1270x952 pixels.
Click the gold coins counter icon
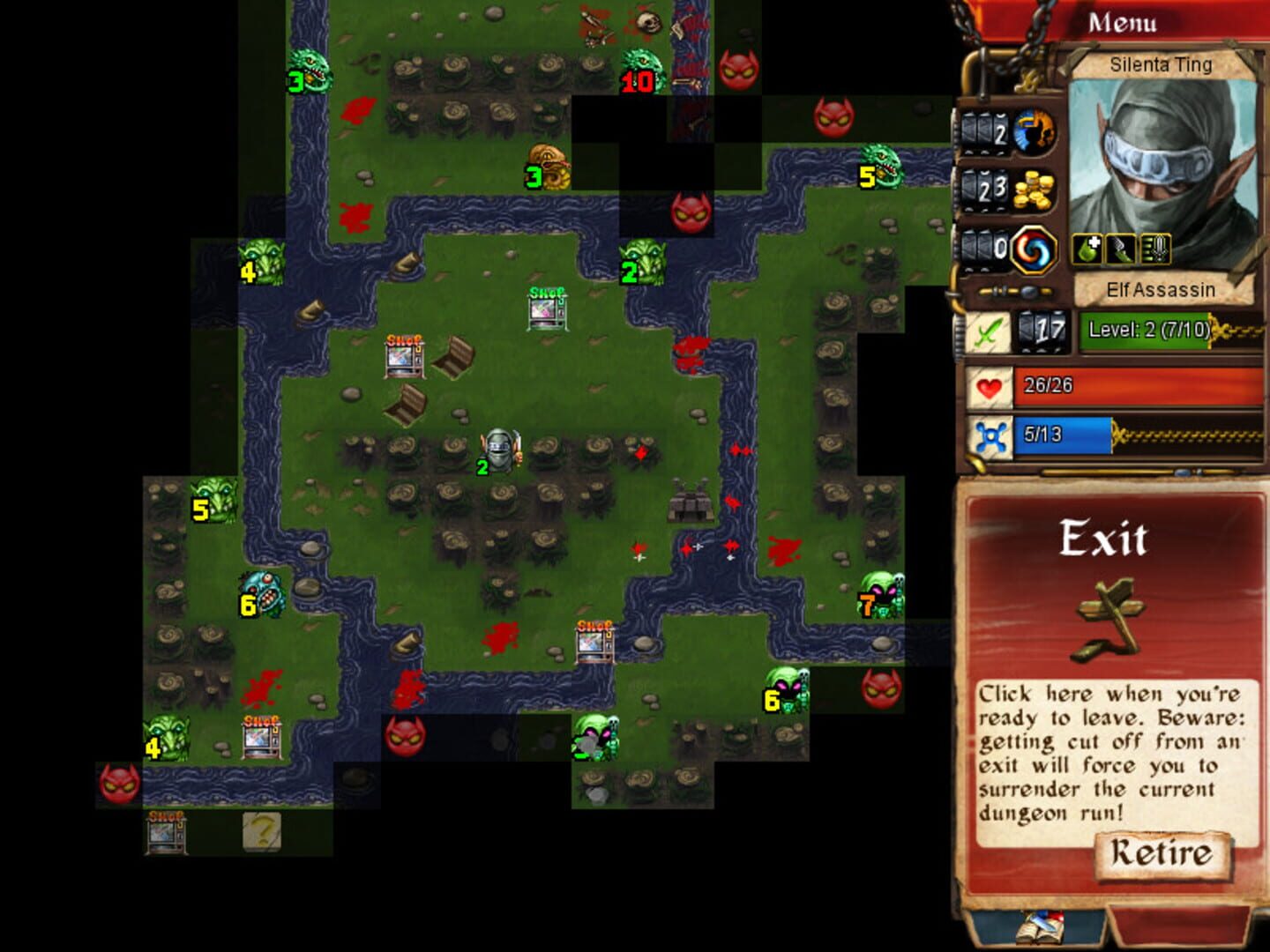(1032, 190)
